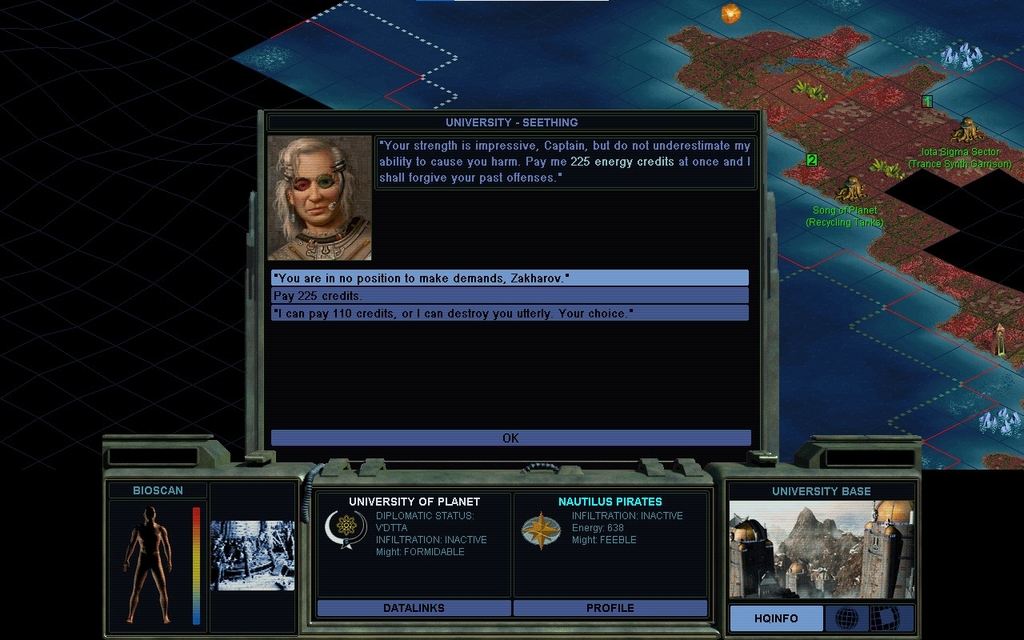Choose "You are in no position to make demands" reply

click(x=509, y=278)
